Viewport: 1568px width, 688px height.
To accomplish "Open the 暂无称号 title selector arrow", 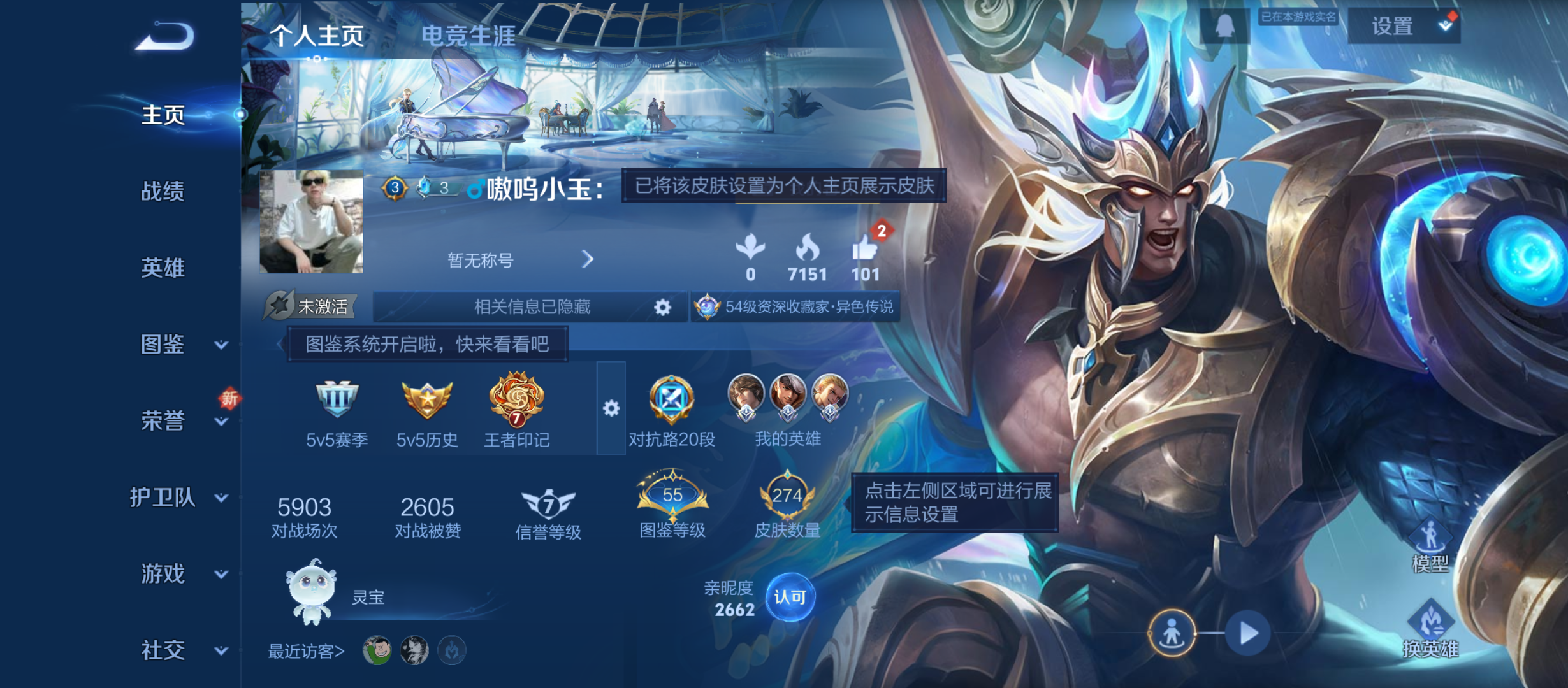I will tap(588, 260).
